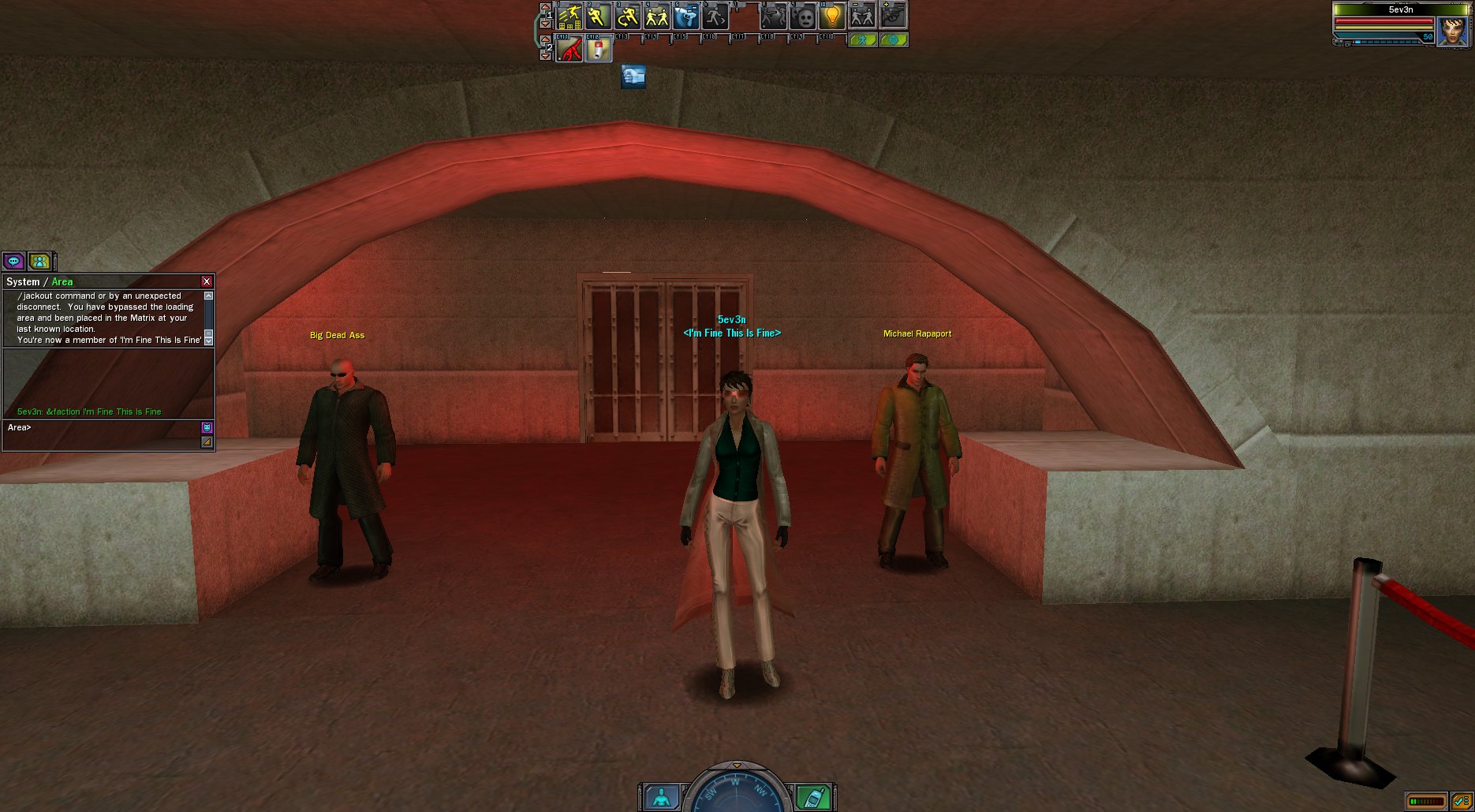Click the greyed-out exit runner ability
Image resolution: width=1475 pixels, height=812 pixels.
pyautogui.click(x=715, y=15)
